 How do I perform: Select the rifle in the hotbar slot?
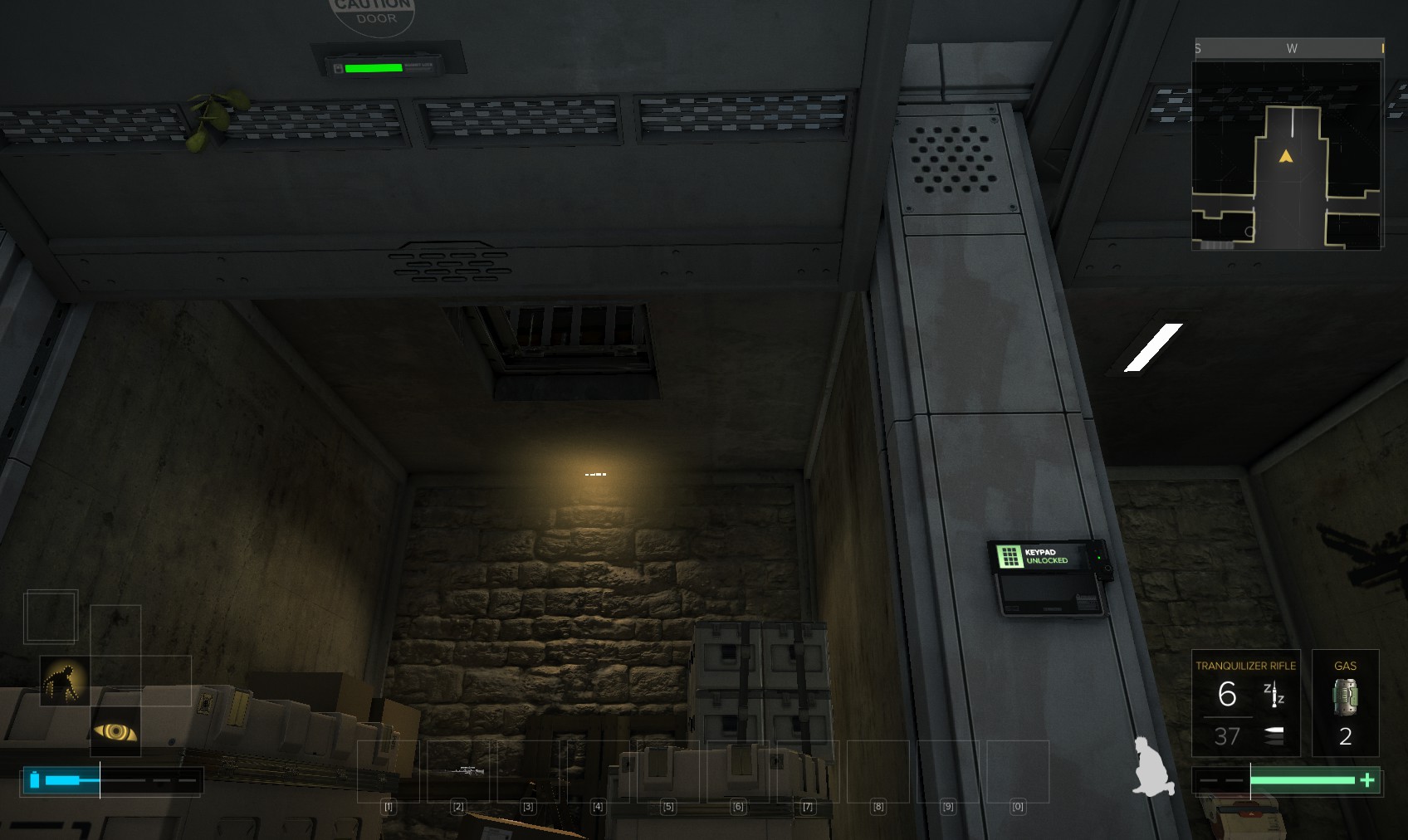click(459, 771)
